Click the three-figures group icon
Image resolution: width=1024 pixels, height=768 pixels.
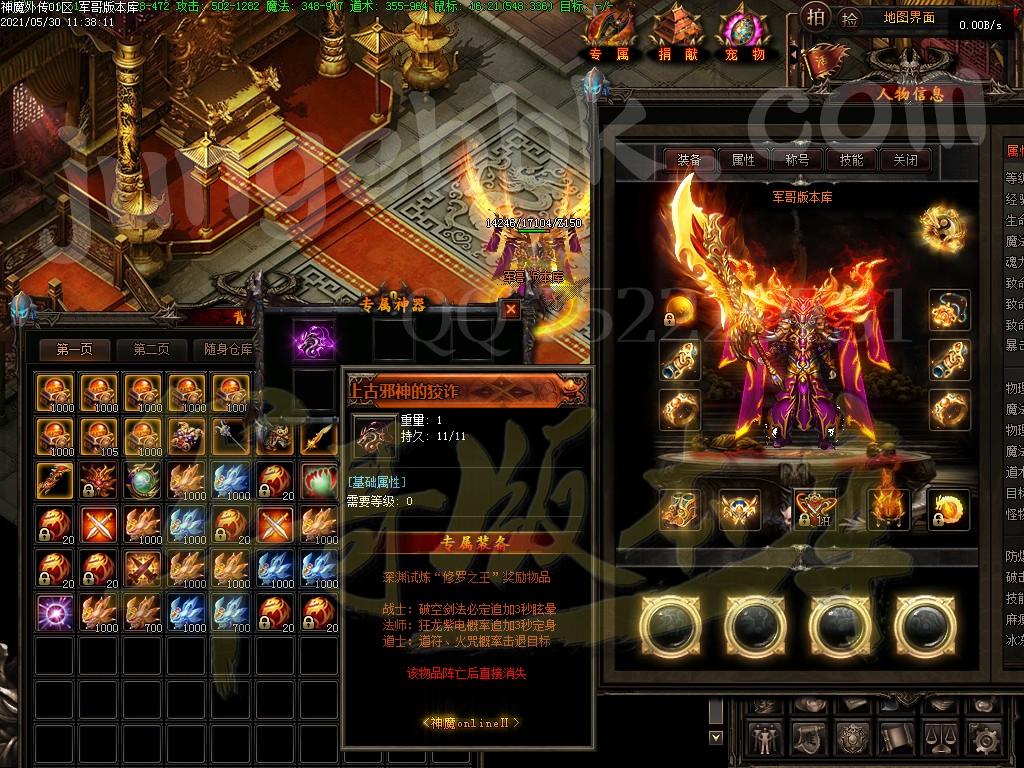click(x=764, y=740)
